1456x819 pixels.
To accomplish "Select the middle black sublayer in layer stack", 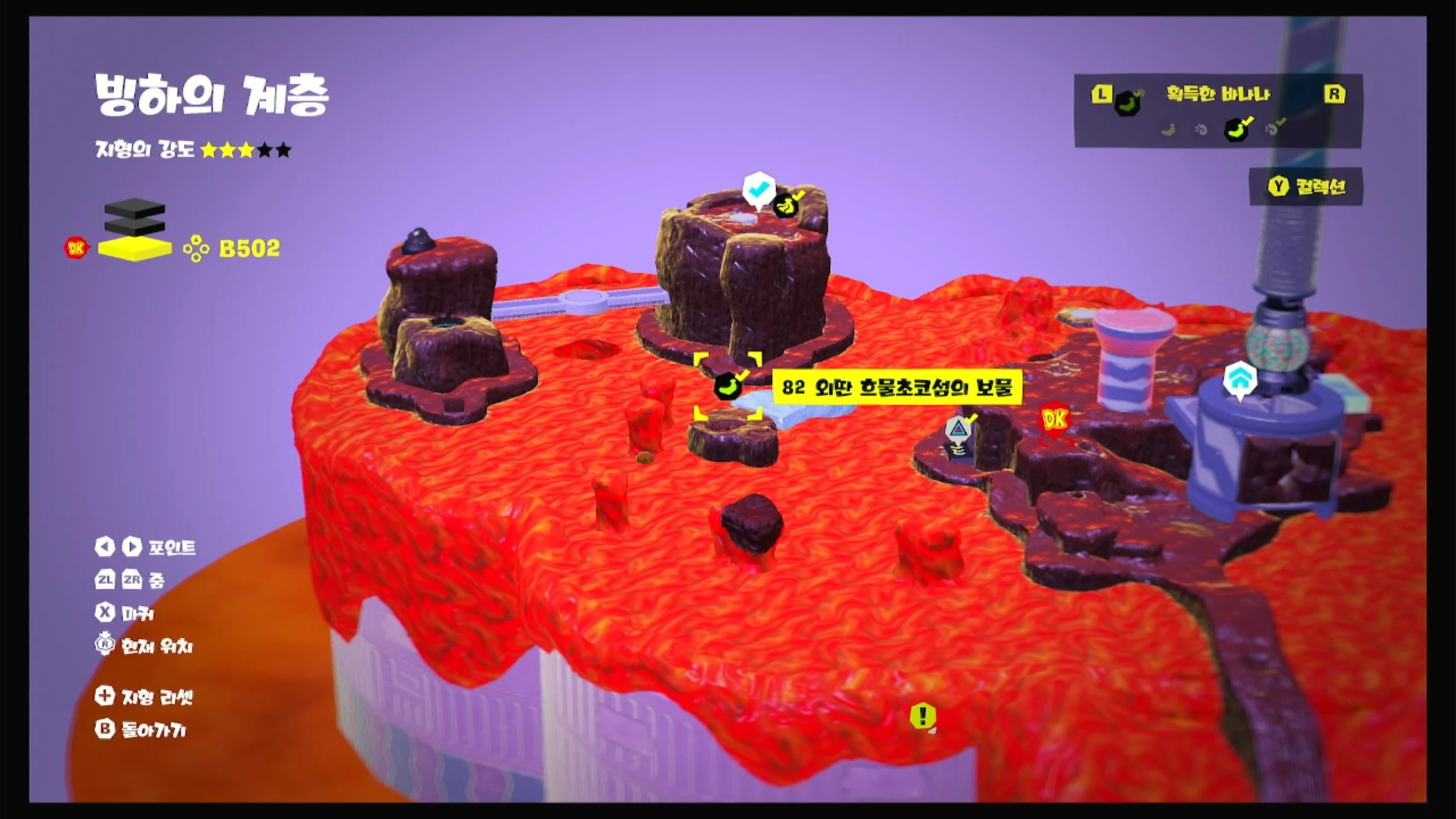I will [135, 227].
